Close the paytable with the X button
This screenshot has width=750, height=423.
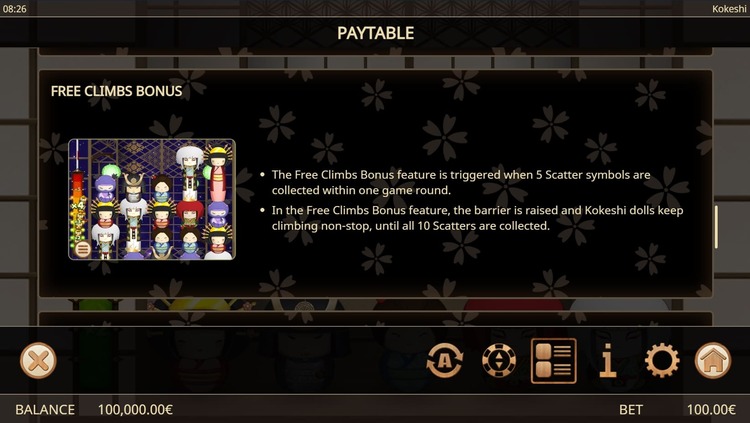coord(38,360)
